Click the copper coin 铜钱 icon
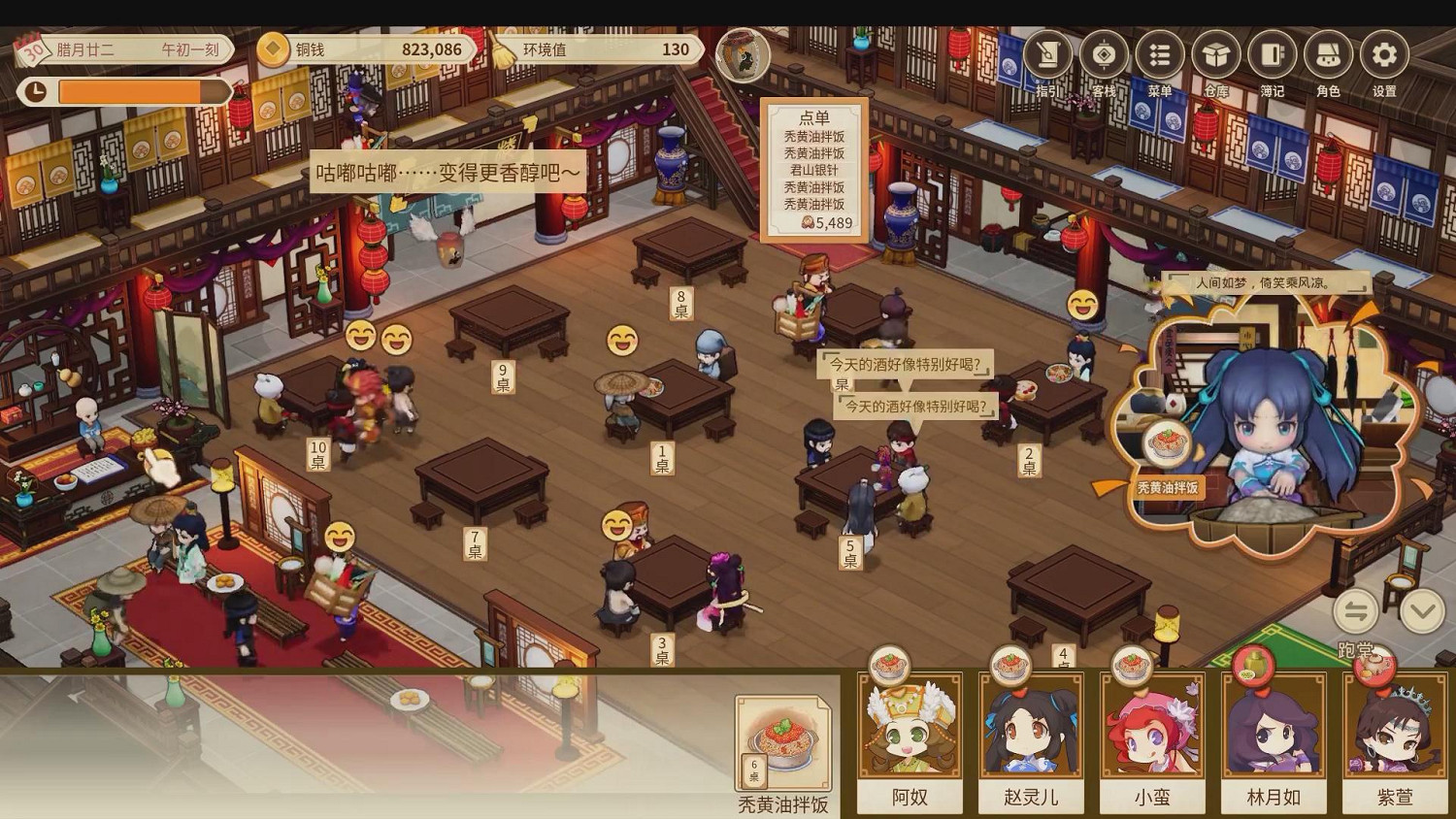1456x819 pixels. pos(271,49)
